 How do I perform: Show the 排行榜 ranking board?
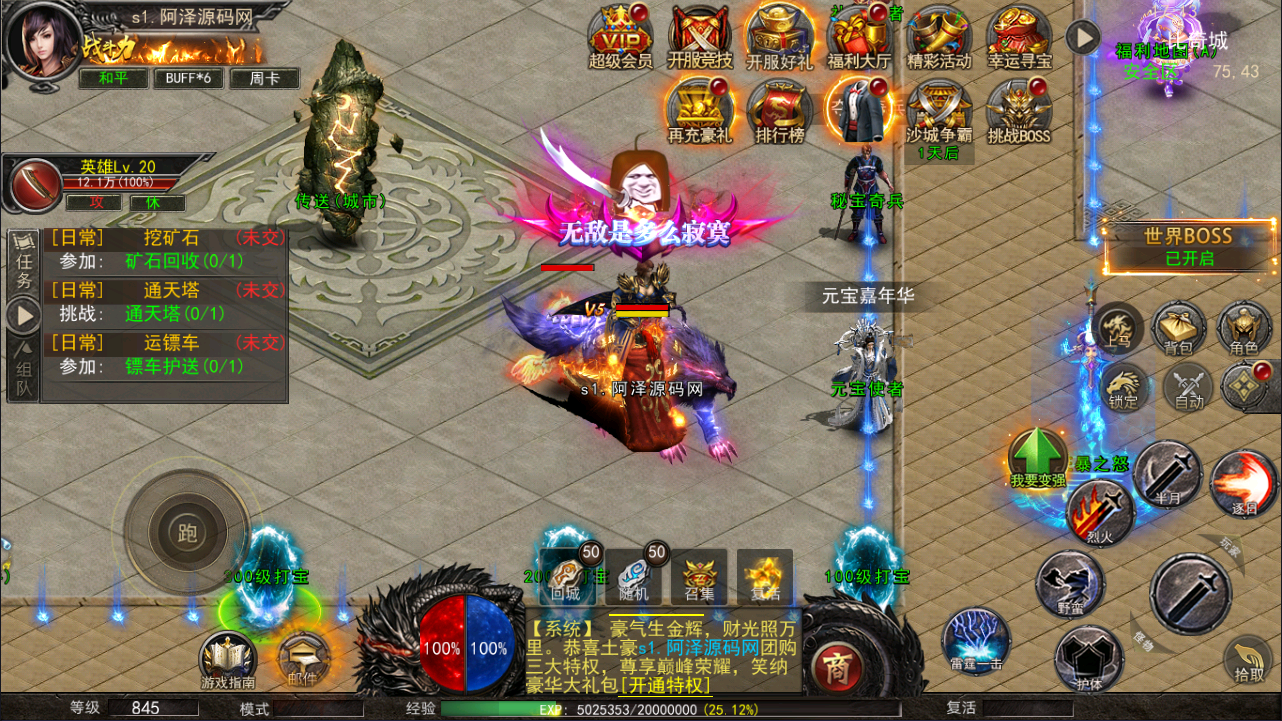pyautogui.click(x=779, y=108)
